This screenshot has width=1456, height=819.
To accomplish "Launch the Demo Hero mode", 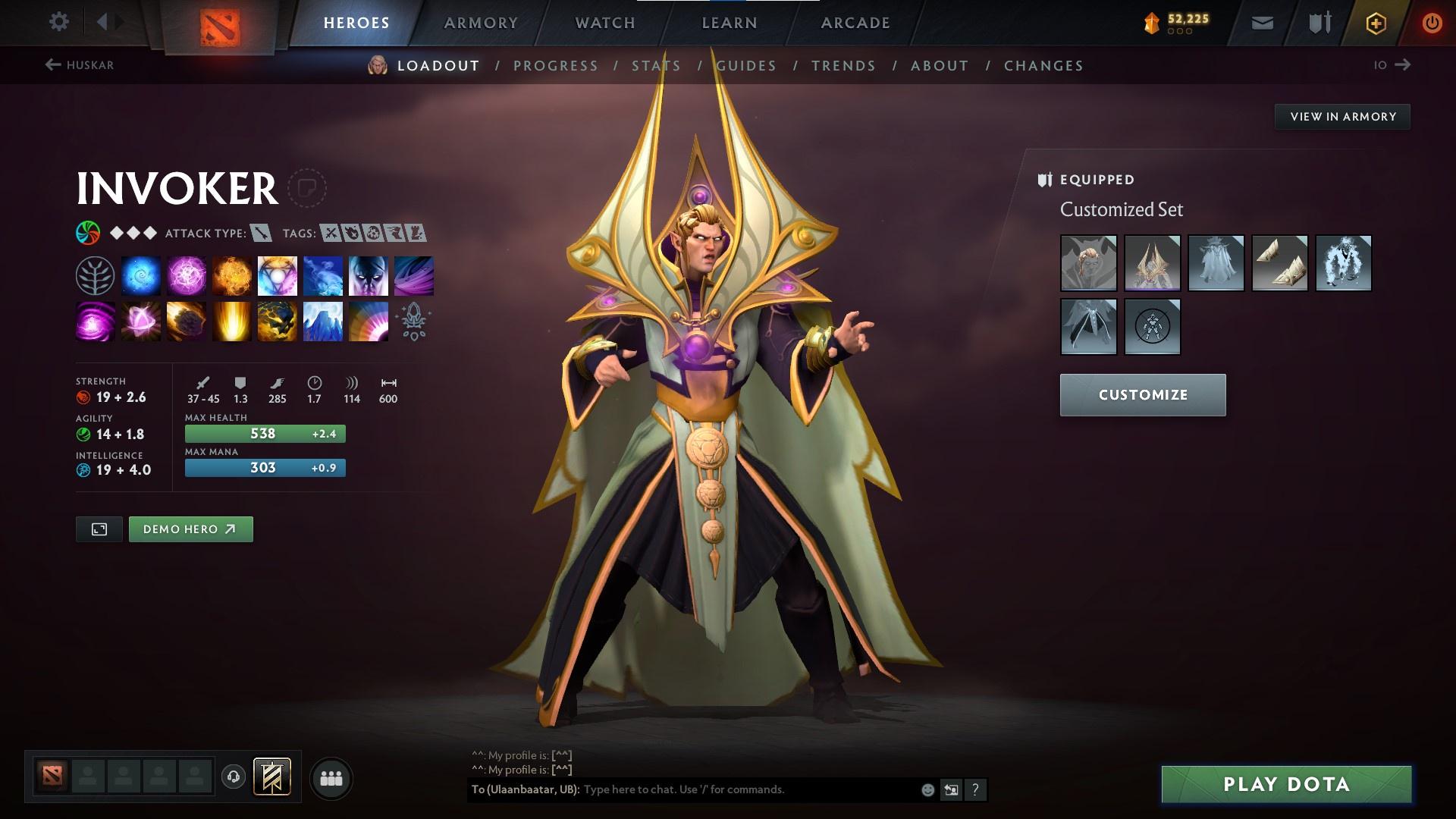I will pos(190,529).
